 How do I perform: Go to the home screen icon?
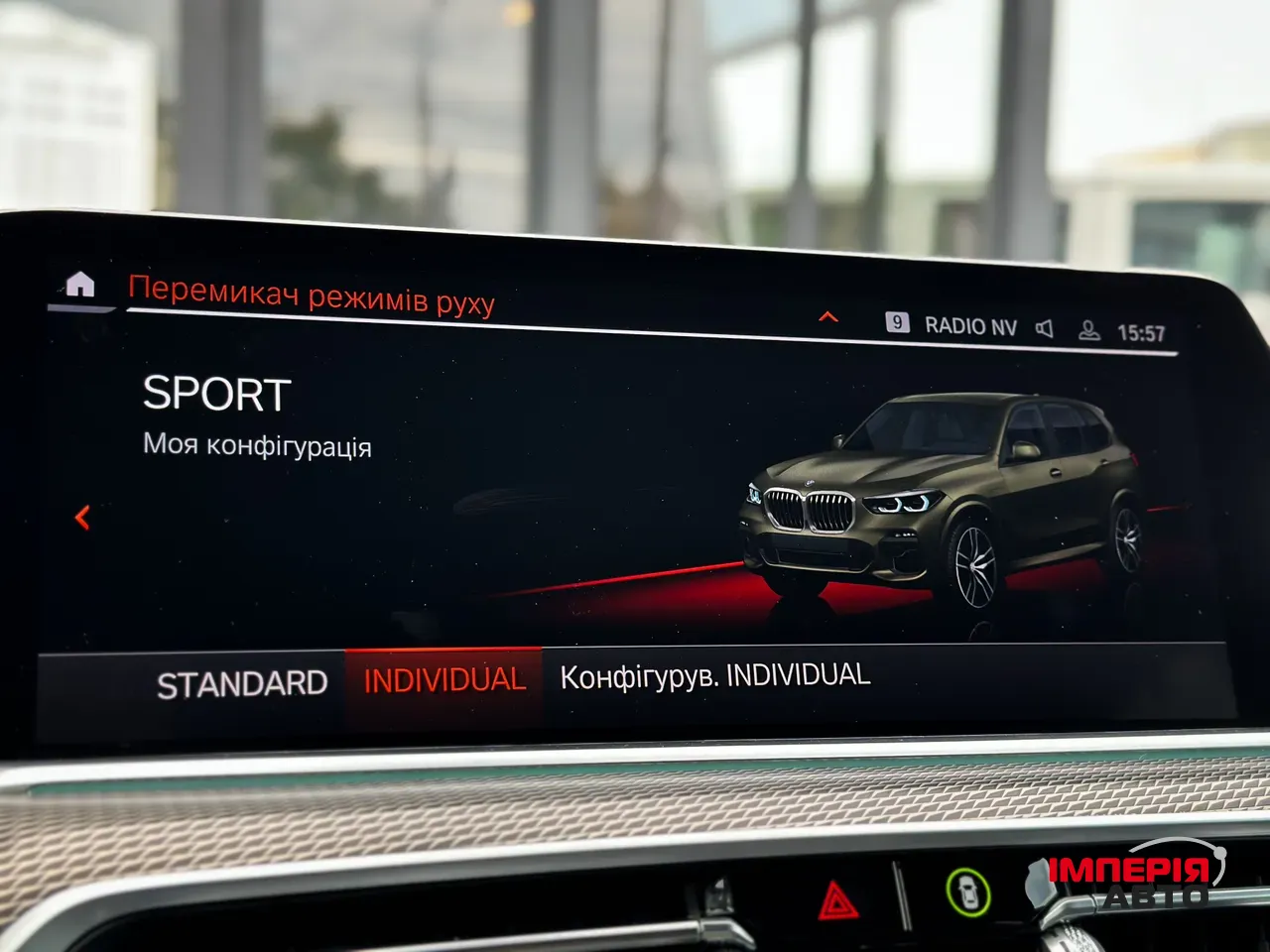click(79, 286)
